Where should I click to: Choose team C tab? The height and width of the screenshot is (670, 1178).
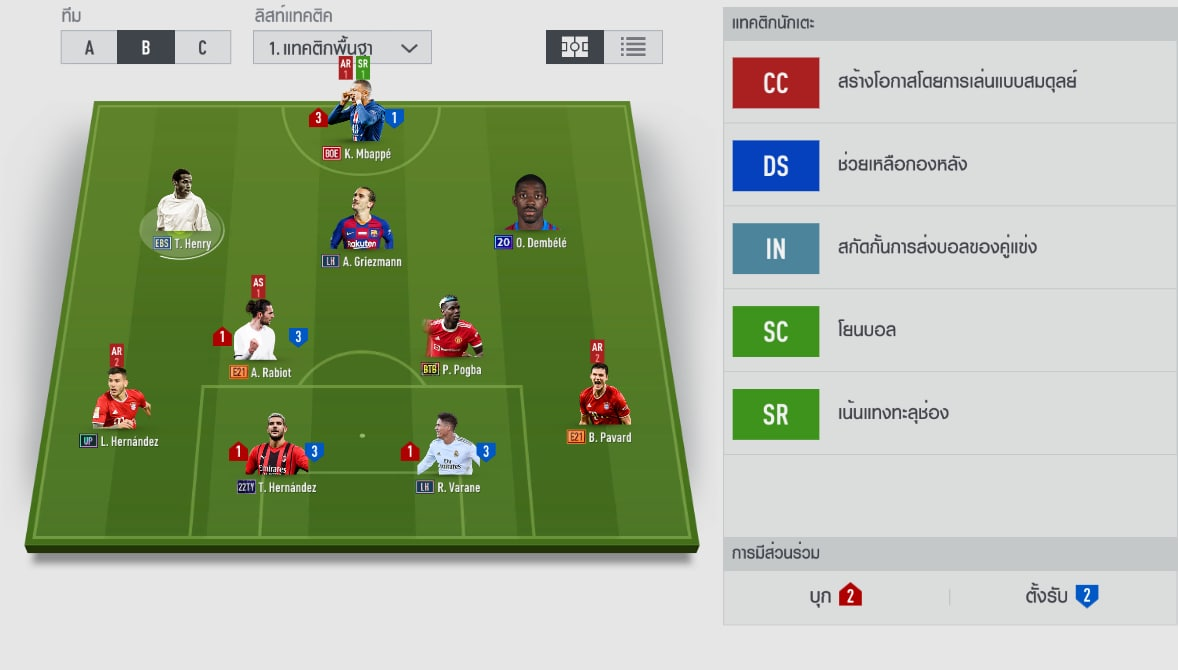point(202,47)
